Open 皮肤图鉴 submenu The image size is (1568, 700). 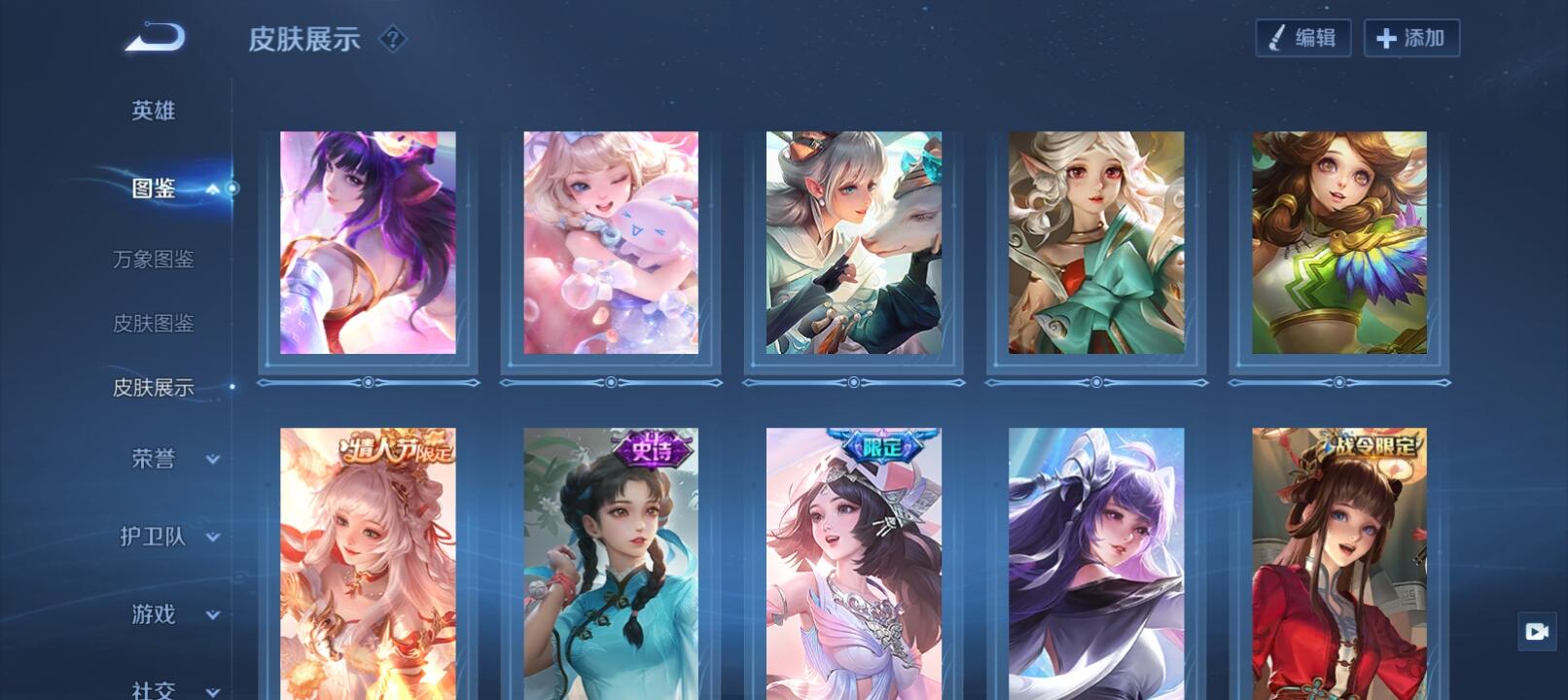click(x=154, y=324)
